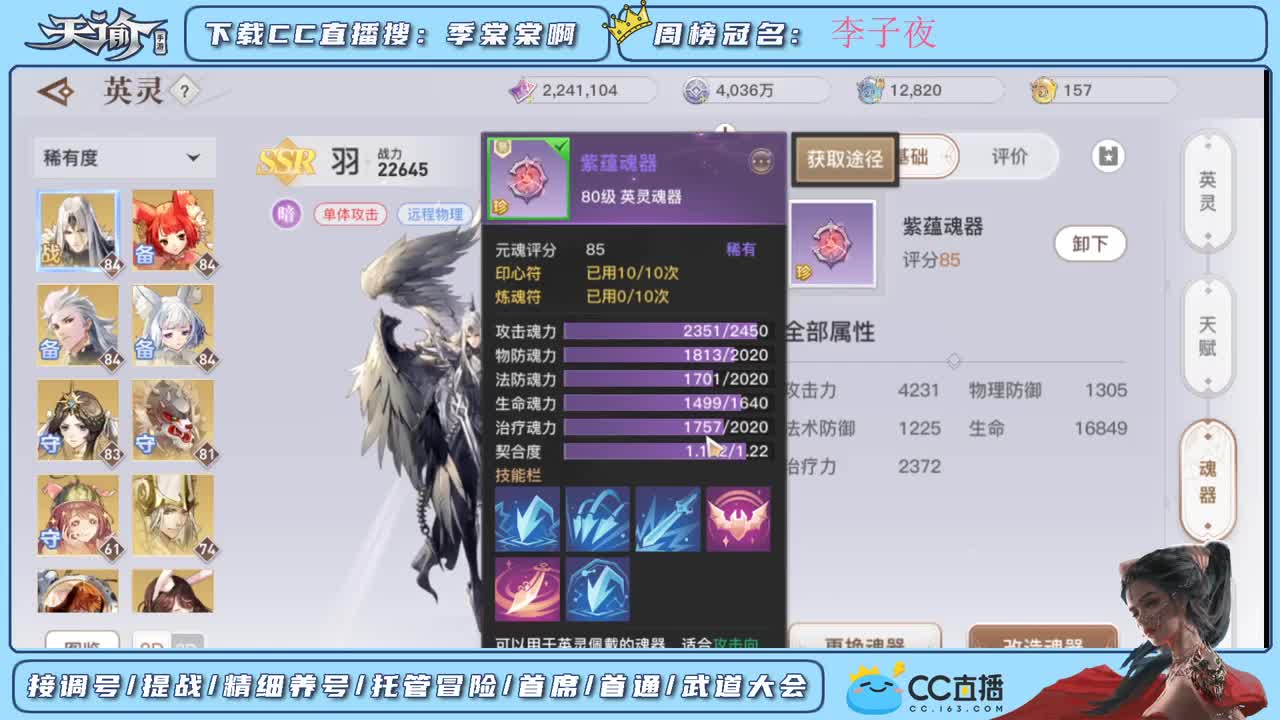Click the first blue crystal skill icon
Screen dimensions: 1280x720
click(x=528, y=517)
